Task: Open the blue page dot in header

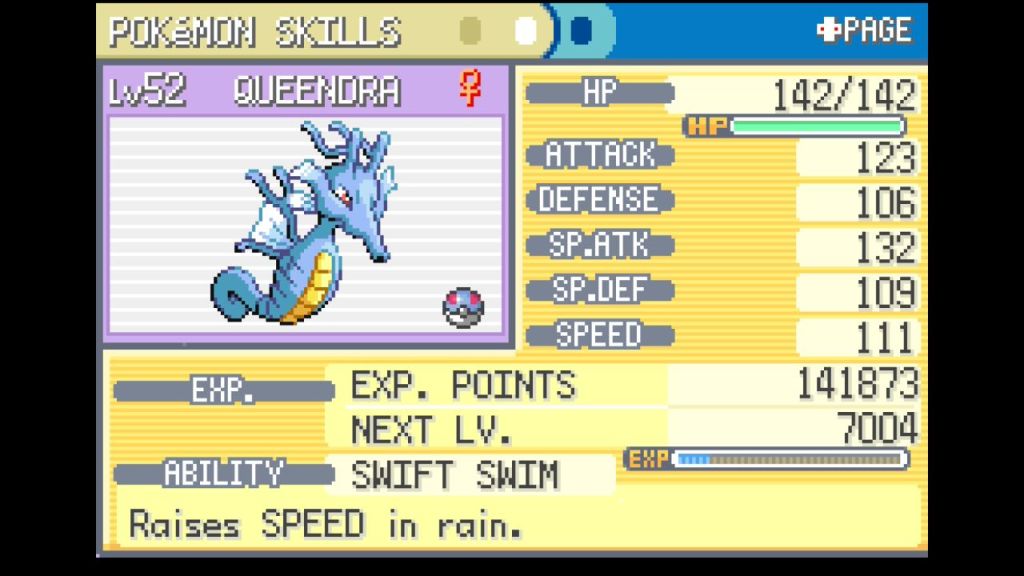Action: point(580,31)
